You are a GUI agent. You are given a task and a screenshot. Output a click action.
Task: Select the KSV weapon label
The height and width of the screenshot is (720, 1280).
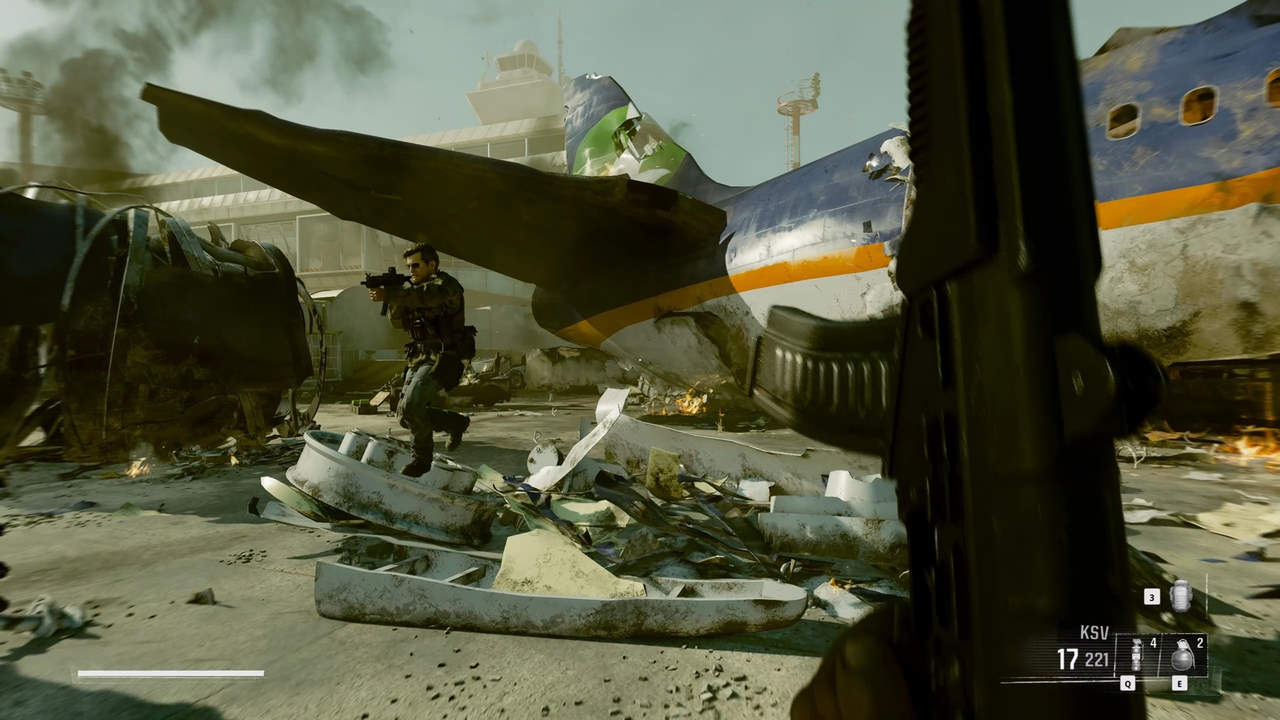point(1094,633)
